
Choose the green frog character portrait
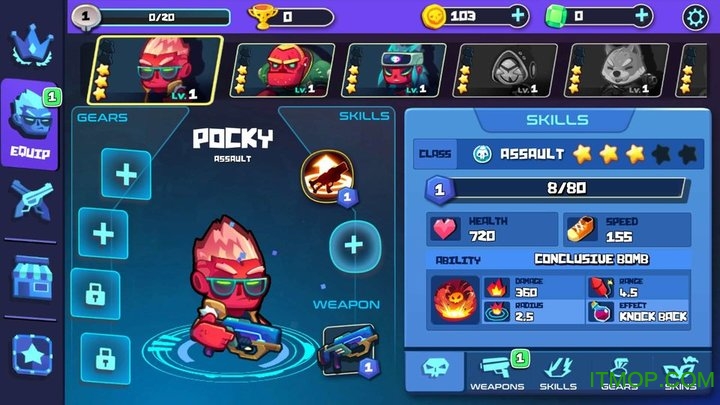point(269,69)
